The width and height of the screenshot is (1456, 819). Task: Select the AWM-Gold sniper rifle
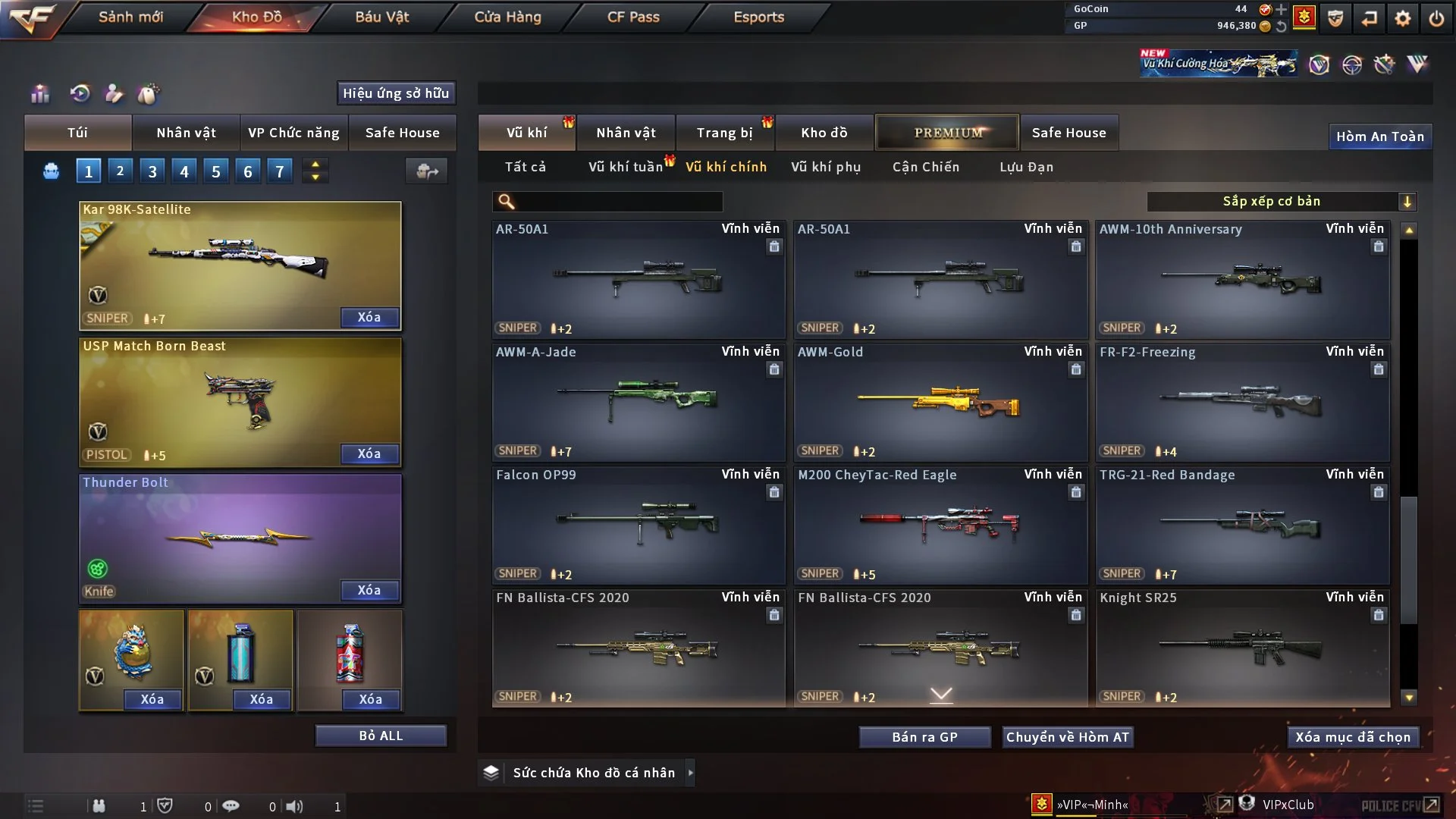(940, 402)
